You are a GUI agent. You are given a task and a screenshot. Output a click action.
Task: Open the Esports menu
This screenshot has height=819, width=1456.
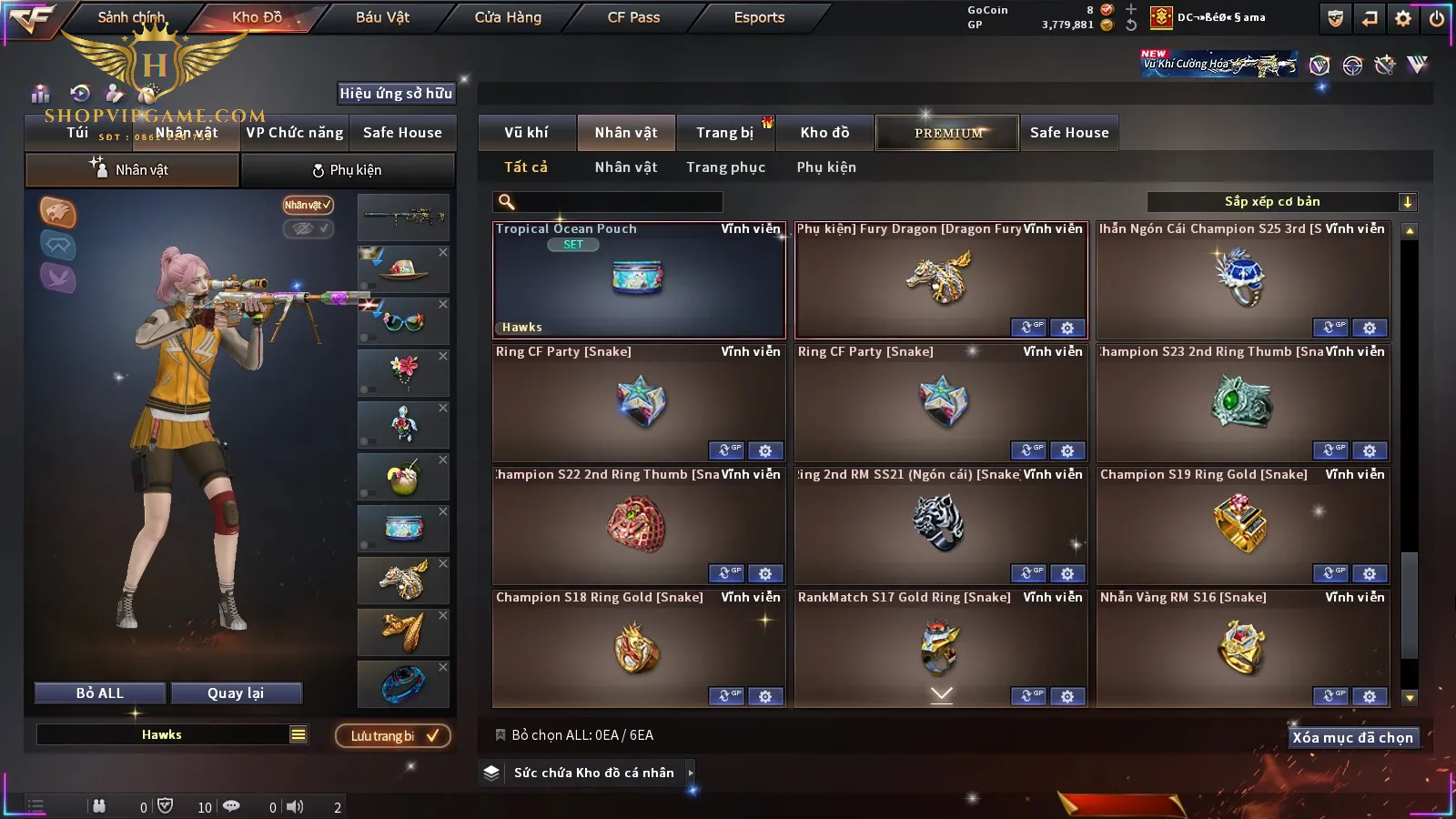click(759, 17)
